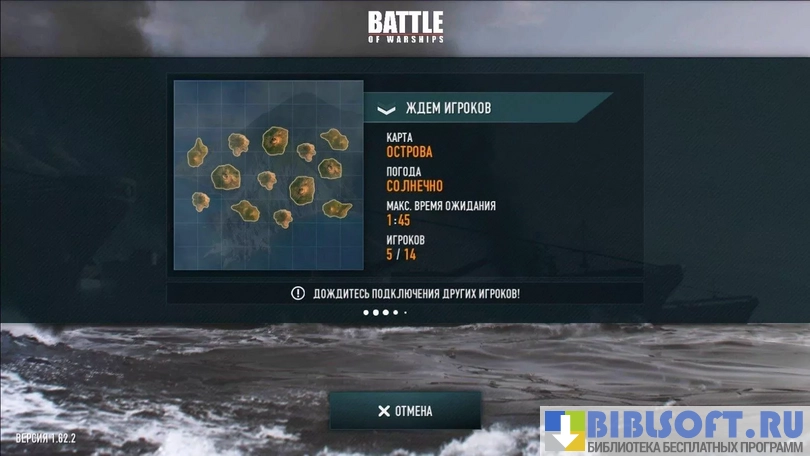810x456 pixels.
Task: Cancel matchmaking with the Отмена button
Action: (x=405, y=411)
